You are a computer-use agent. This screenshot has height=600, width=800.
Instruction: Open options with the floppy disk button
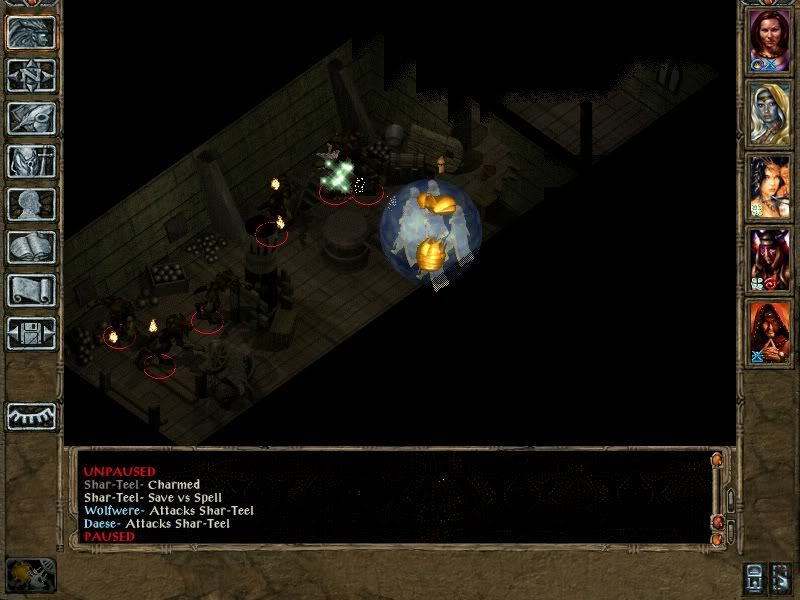point(31,333)
